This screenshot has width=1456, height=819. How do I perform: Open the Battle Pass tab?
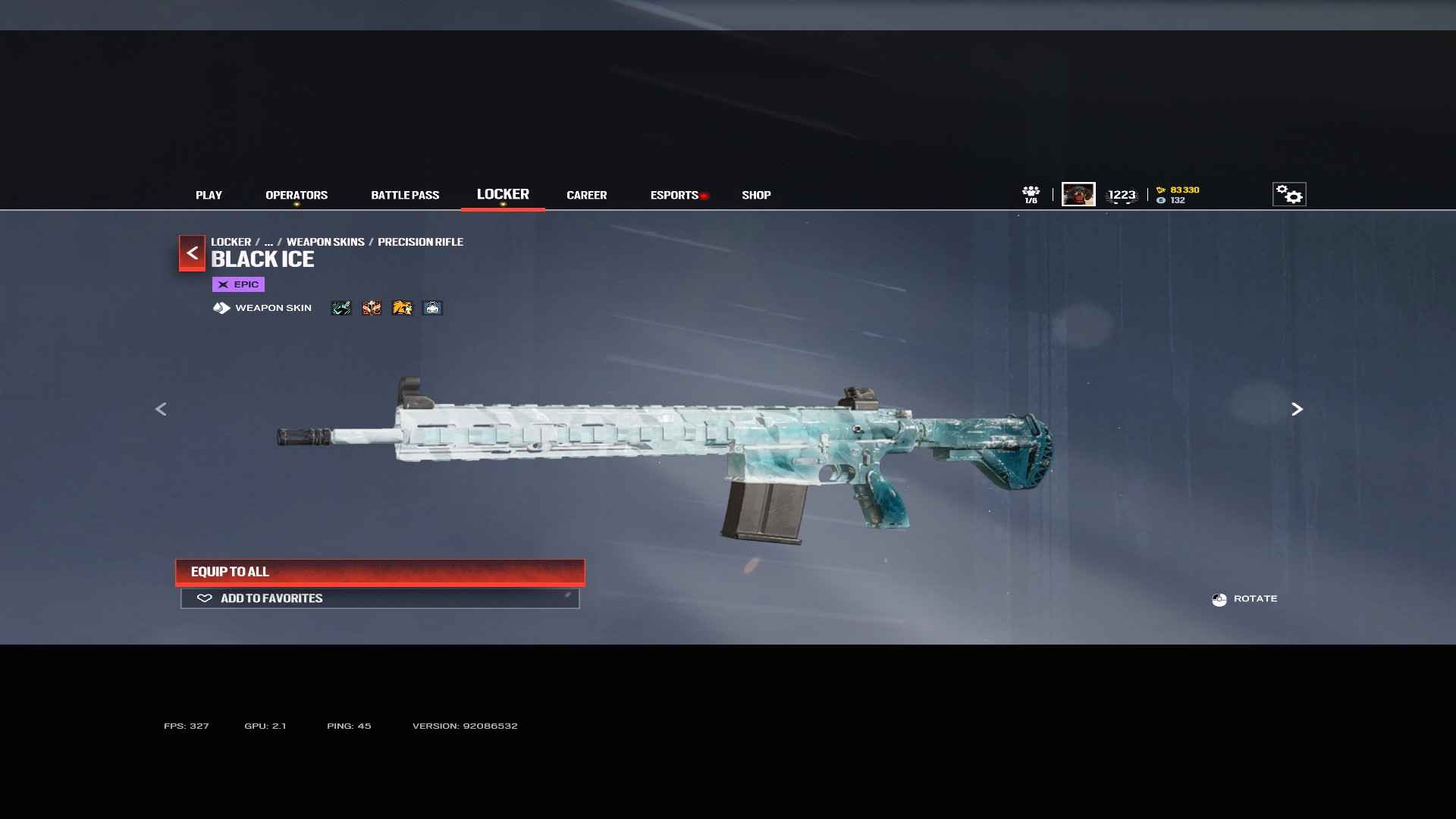point(405,195)
